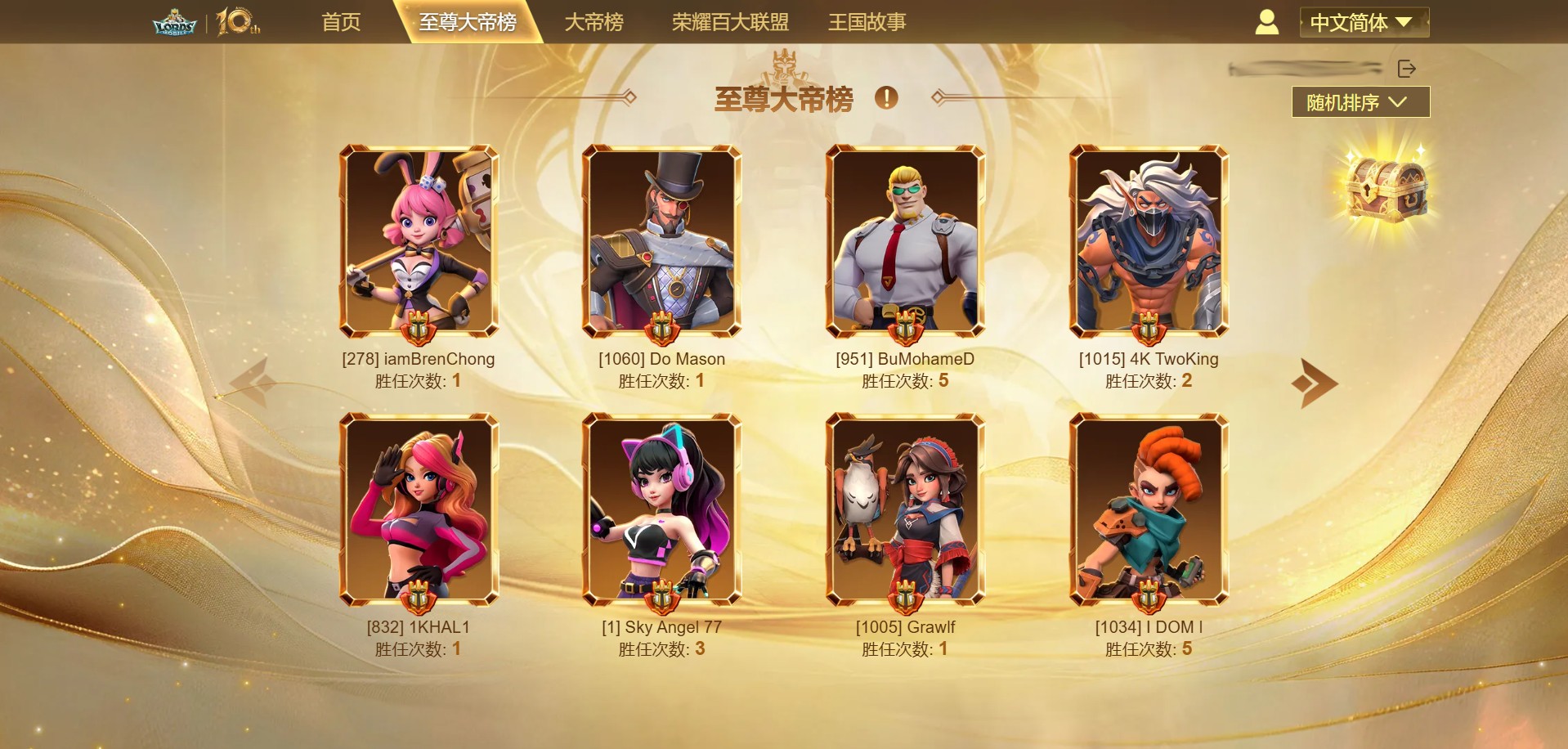The width and height of the screenshot is (1568, 749).
Task: Click the shield badge under iamBrenChong's portrait
Action: click(418, 330)
